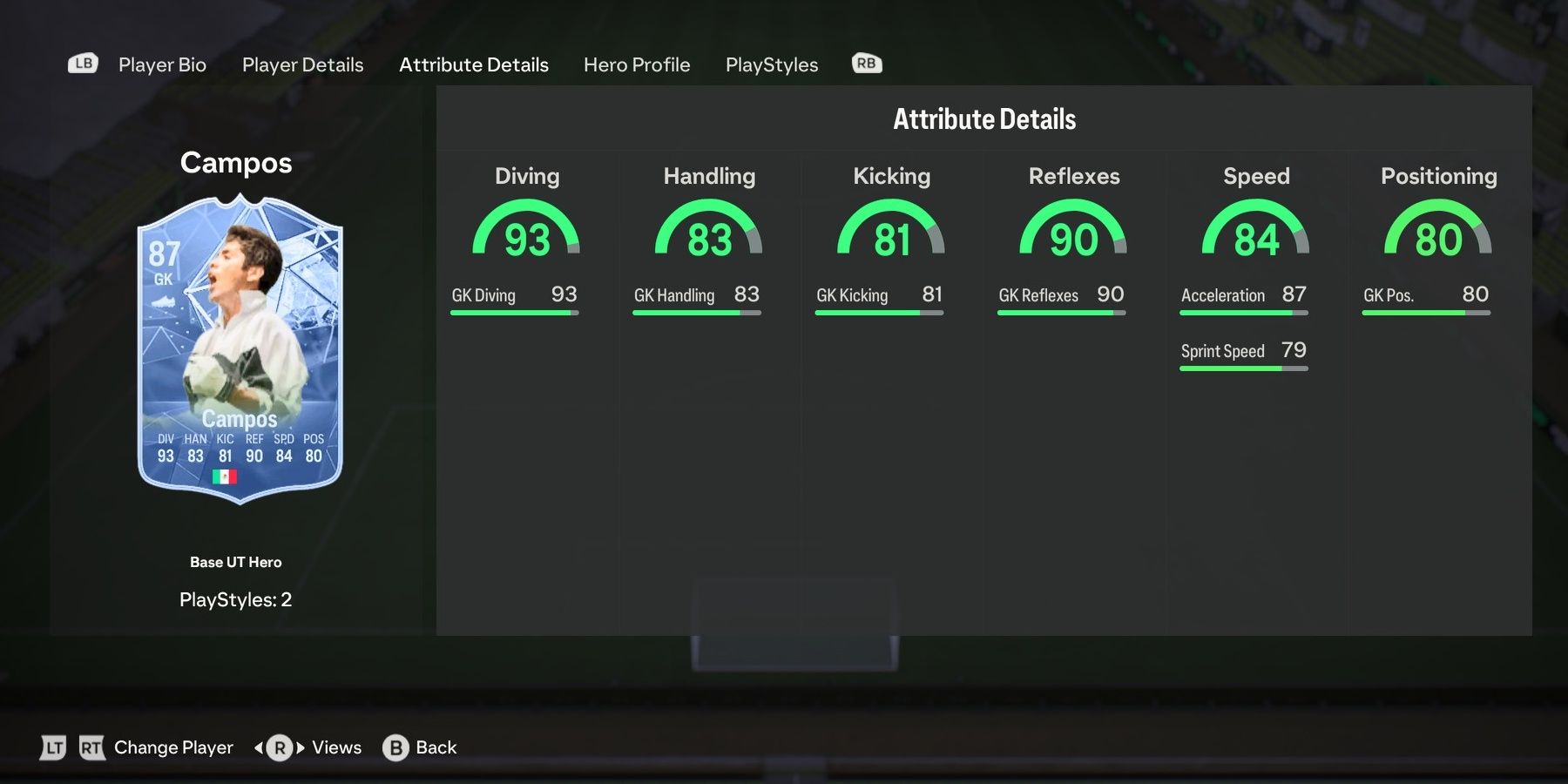Click the Sprint Speed progress bar
The height and width of the screenshot is (784, 1568).
point(1243,368)
